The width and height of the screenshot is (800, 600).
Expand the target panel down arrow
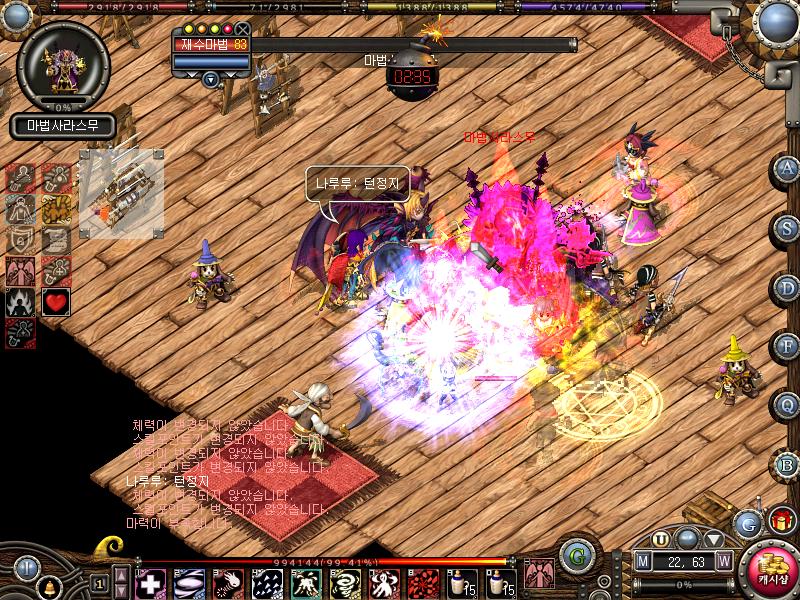(210, 79)
